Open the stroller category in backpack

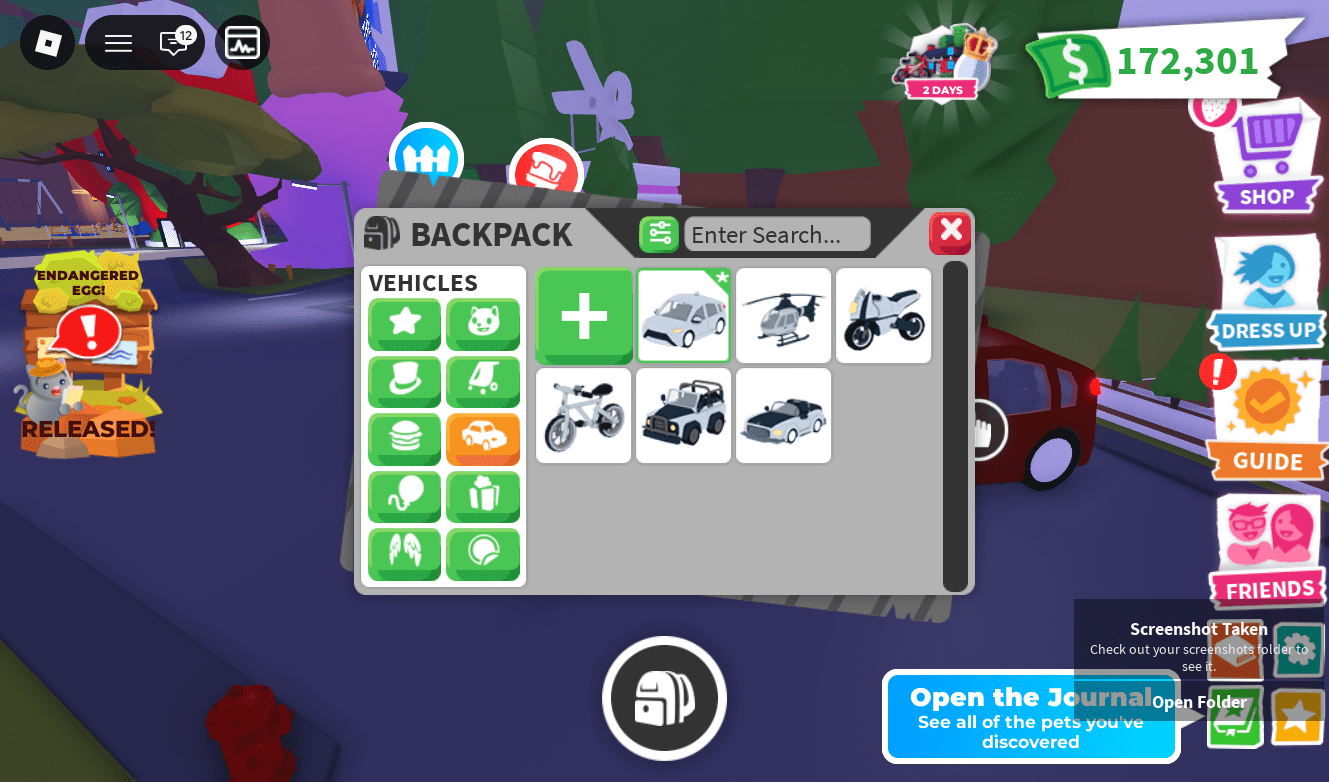(483, 382)
